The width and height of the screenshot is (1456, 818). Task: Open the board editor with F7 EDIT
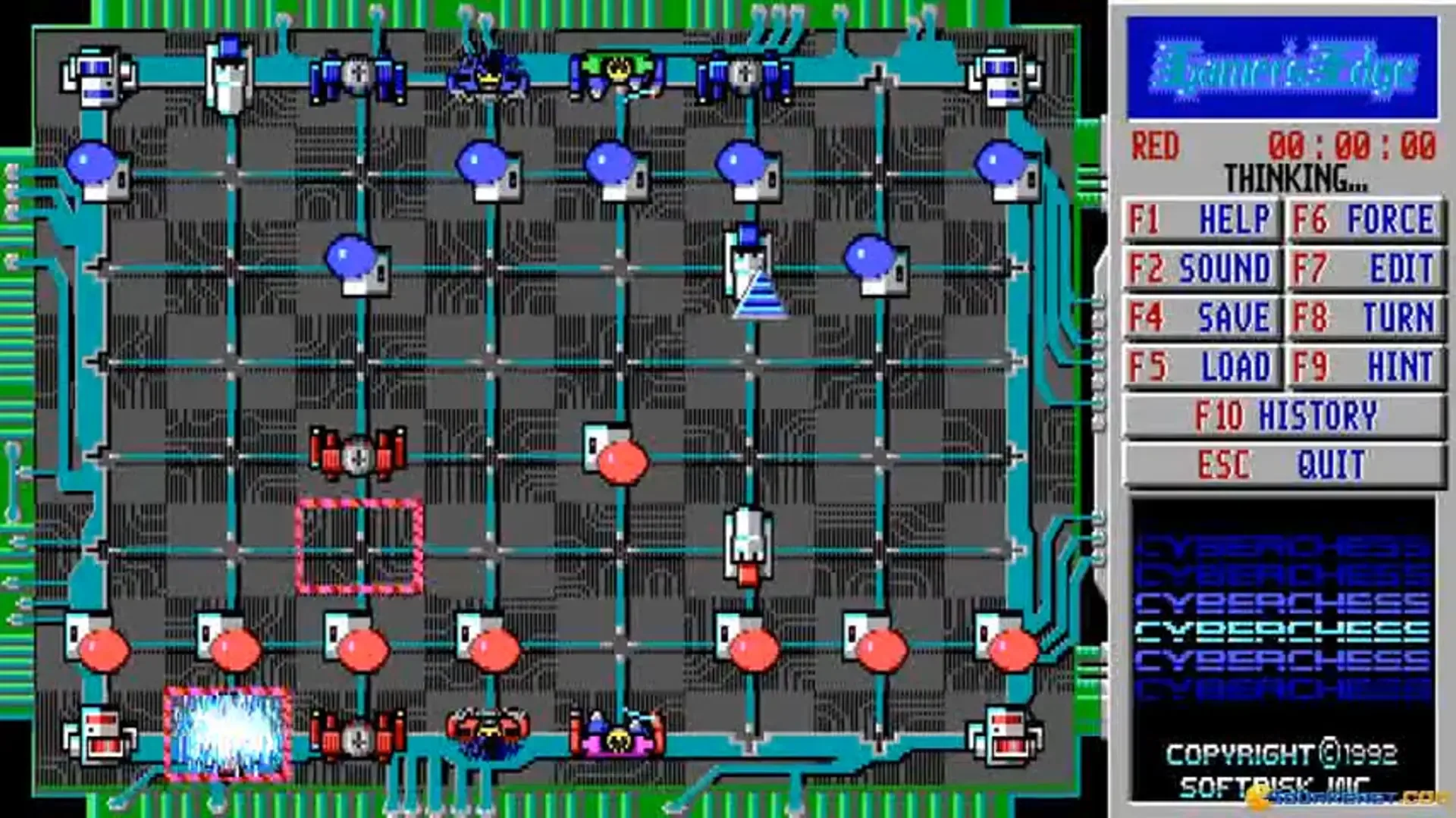pos(1365,266)
